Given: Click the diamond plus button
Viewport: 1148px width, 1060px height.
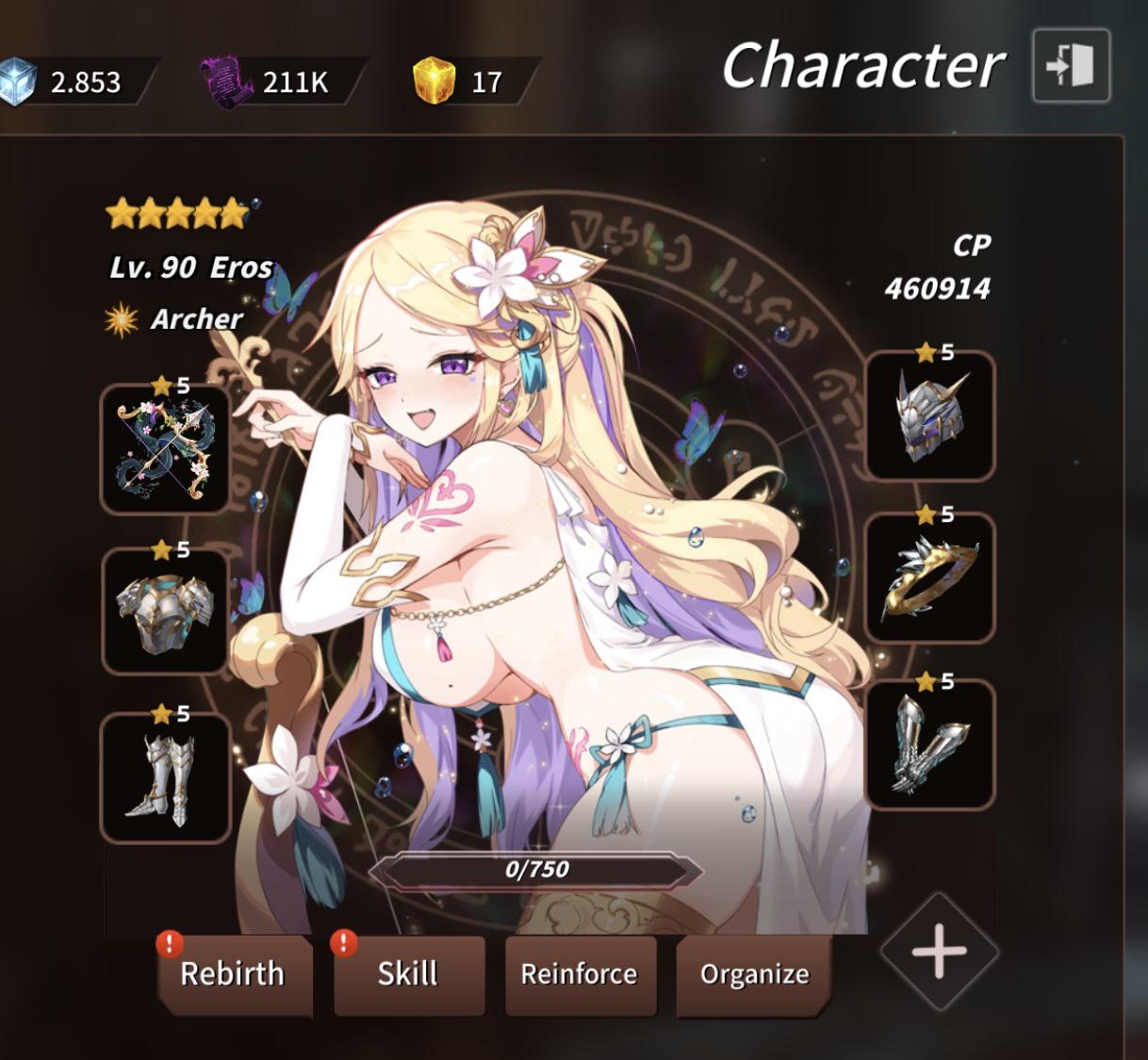Looking at the screenshot, I should coord(939,951).
